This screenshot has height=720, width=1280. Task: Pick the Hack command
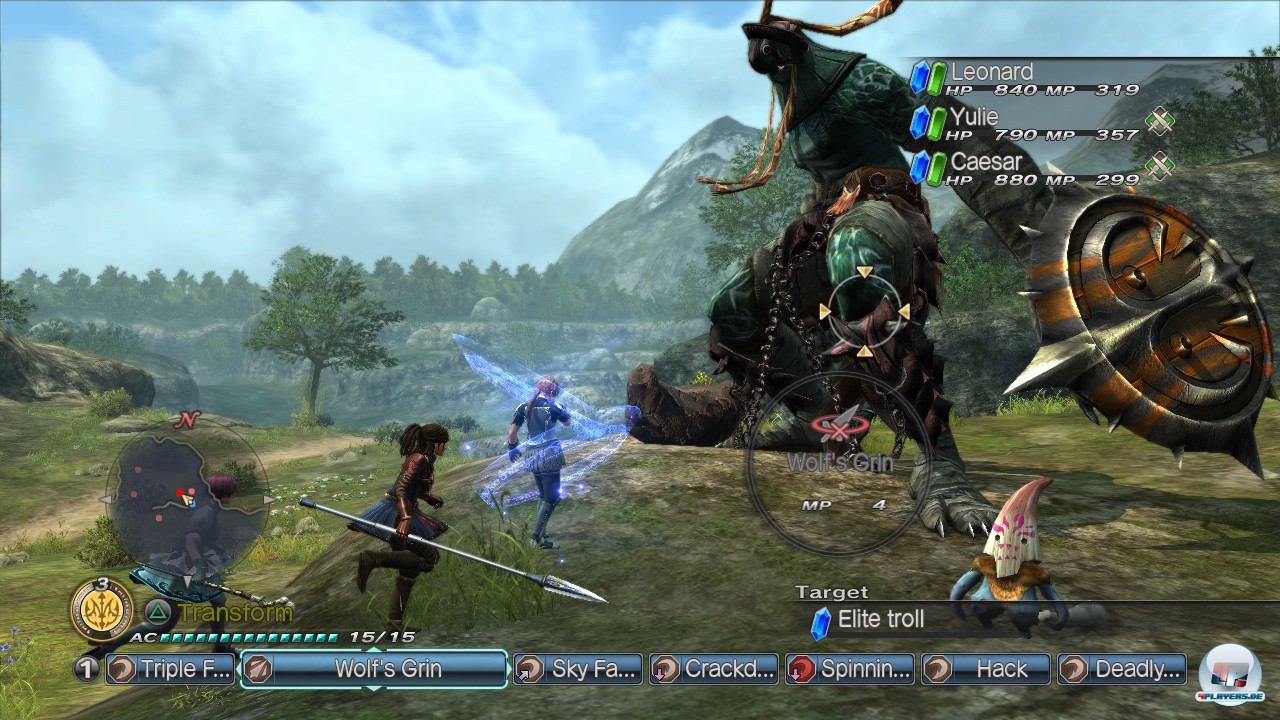click(986, 669)
